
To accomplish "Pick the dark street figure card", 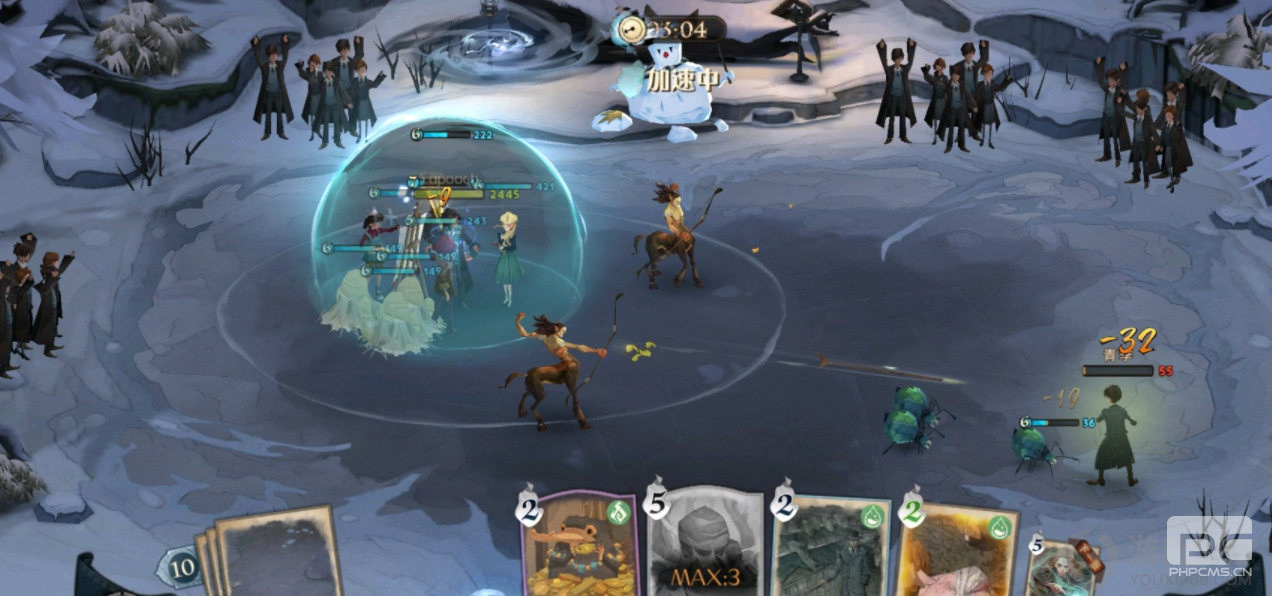I will pyautogui.click(x=830, y=548).
